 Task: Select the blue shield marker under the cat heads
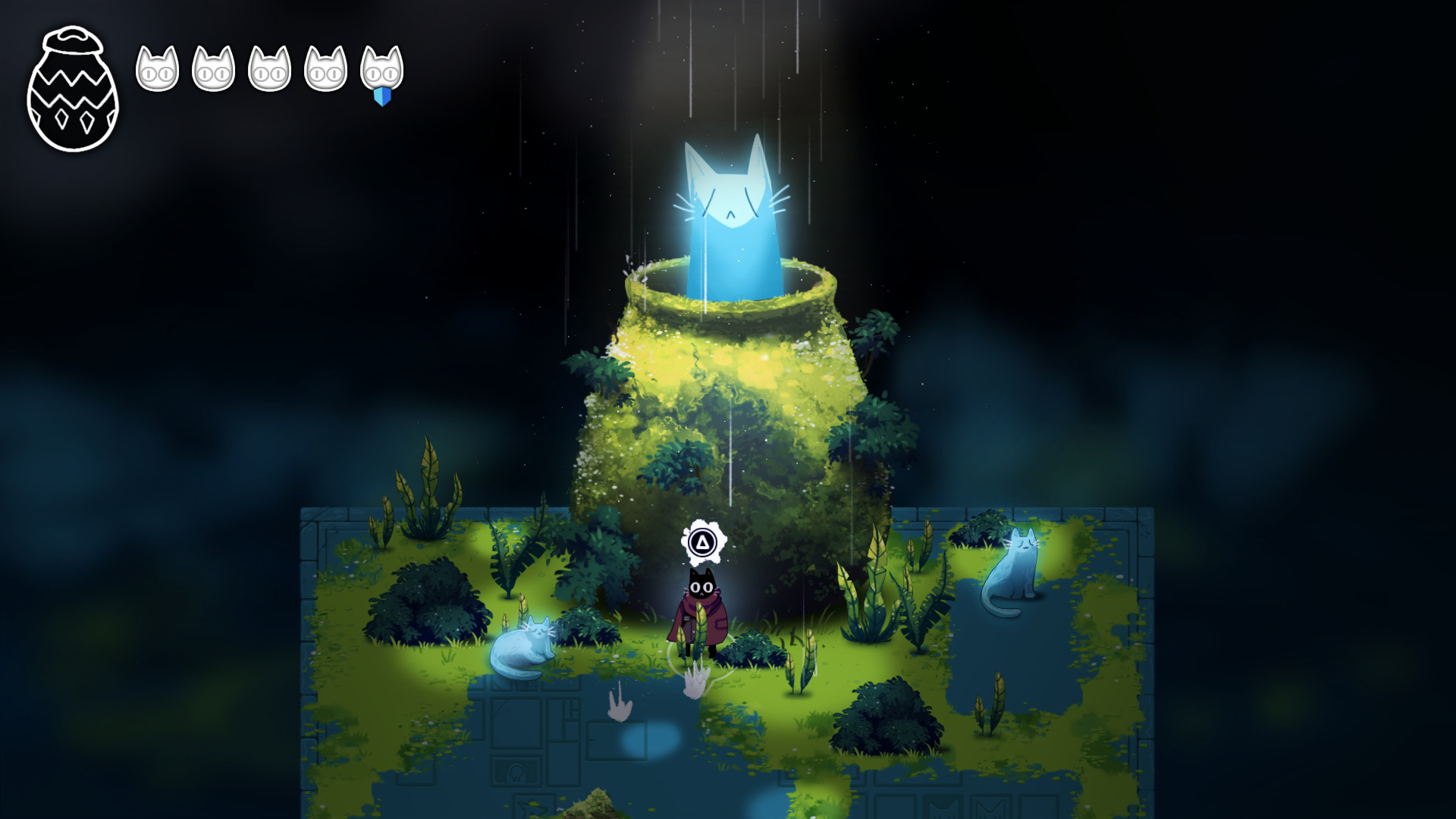tap(382, 96)
